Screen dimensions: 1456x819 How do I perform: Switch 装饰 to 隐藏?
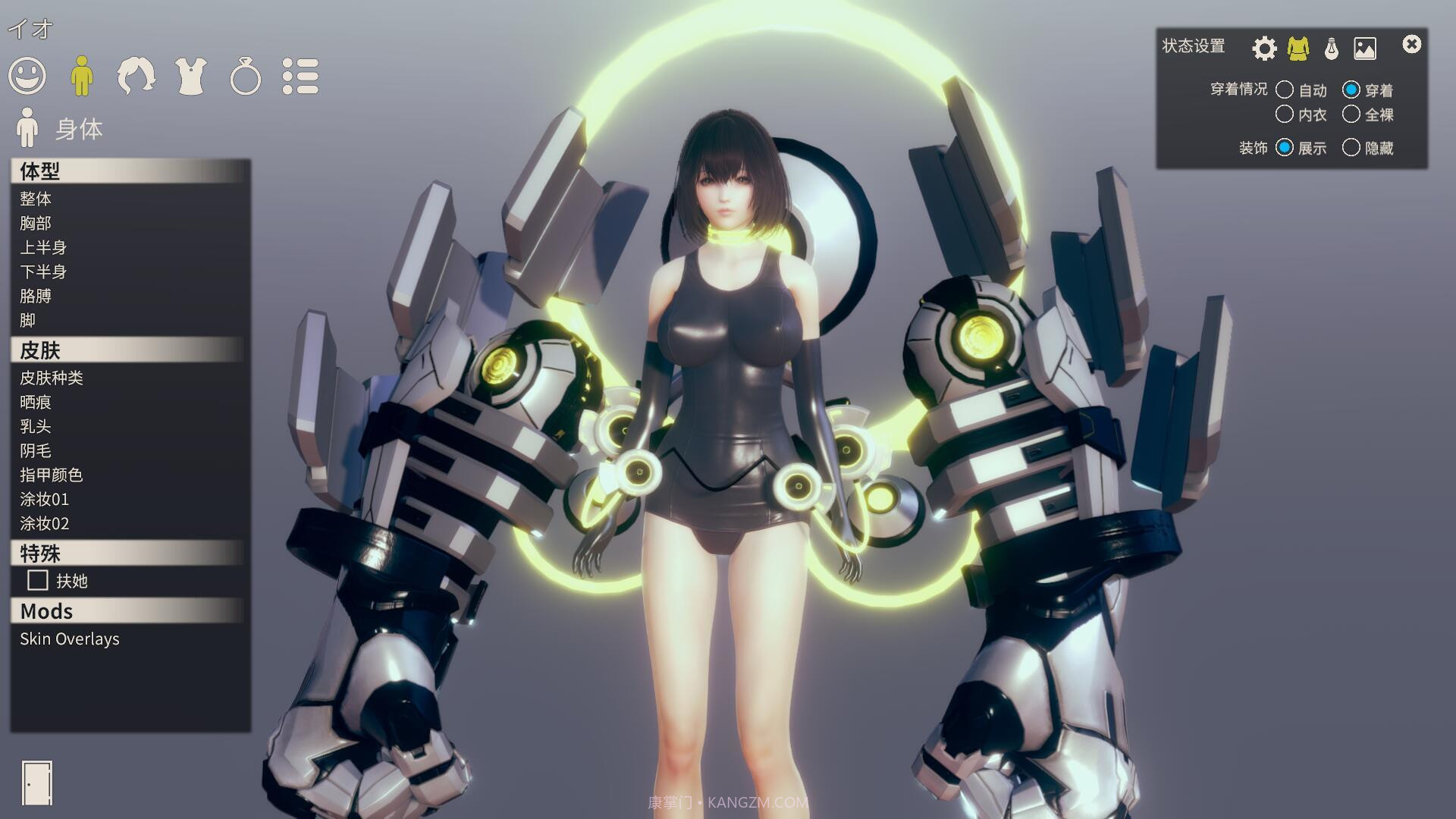tap(1352, 148)
